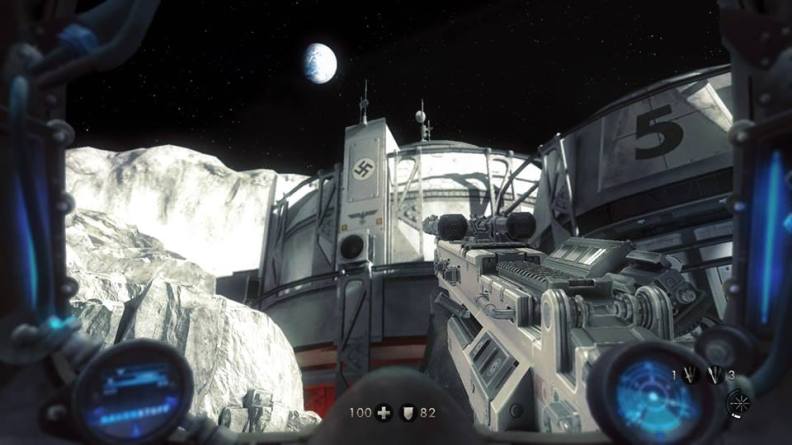Click the armor shield icon

pos(409,412)
